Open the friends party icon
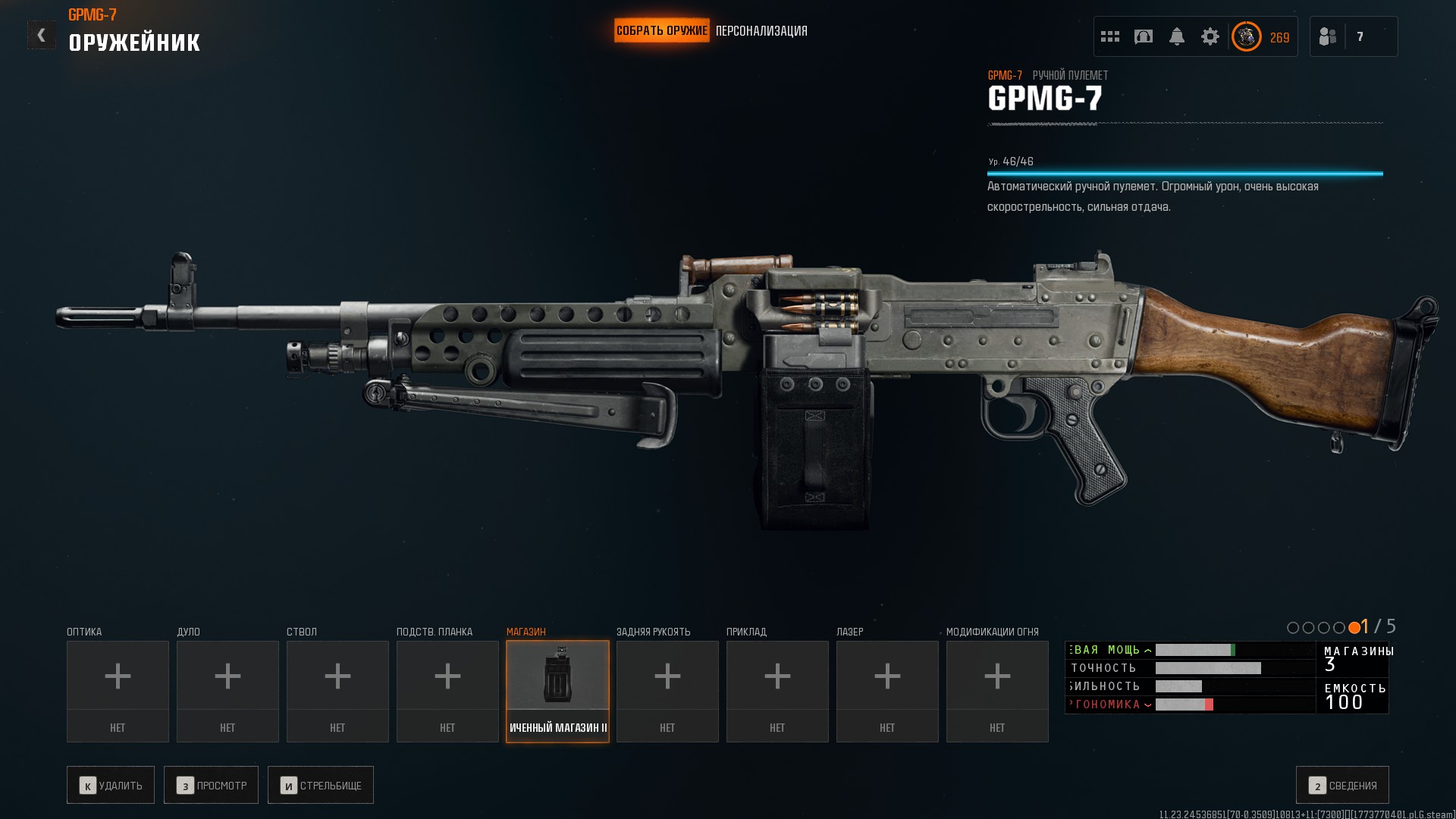Viewport: 1456px width, 819px height. tap(1328, 36)
